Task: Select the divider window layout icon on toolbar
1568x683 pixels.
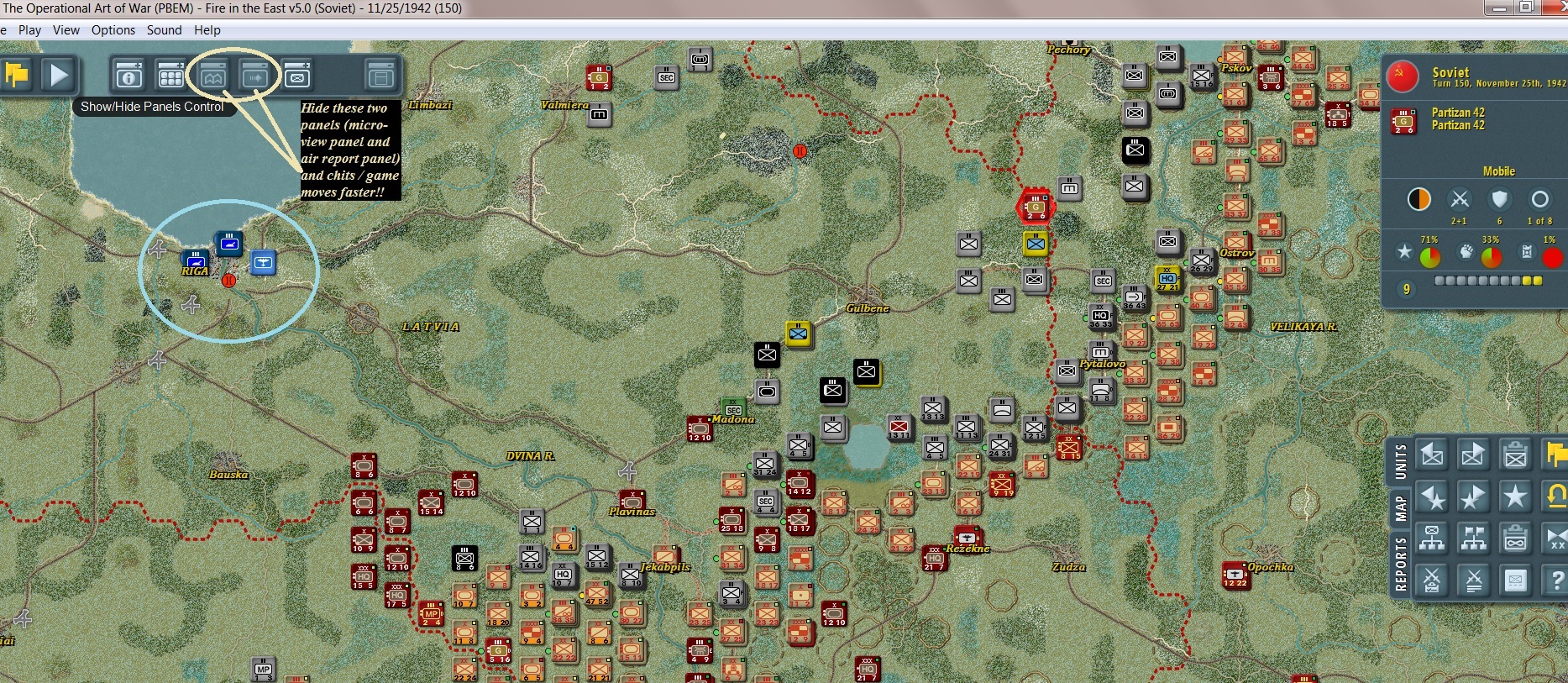Action: [380, 75]
